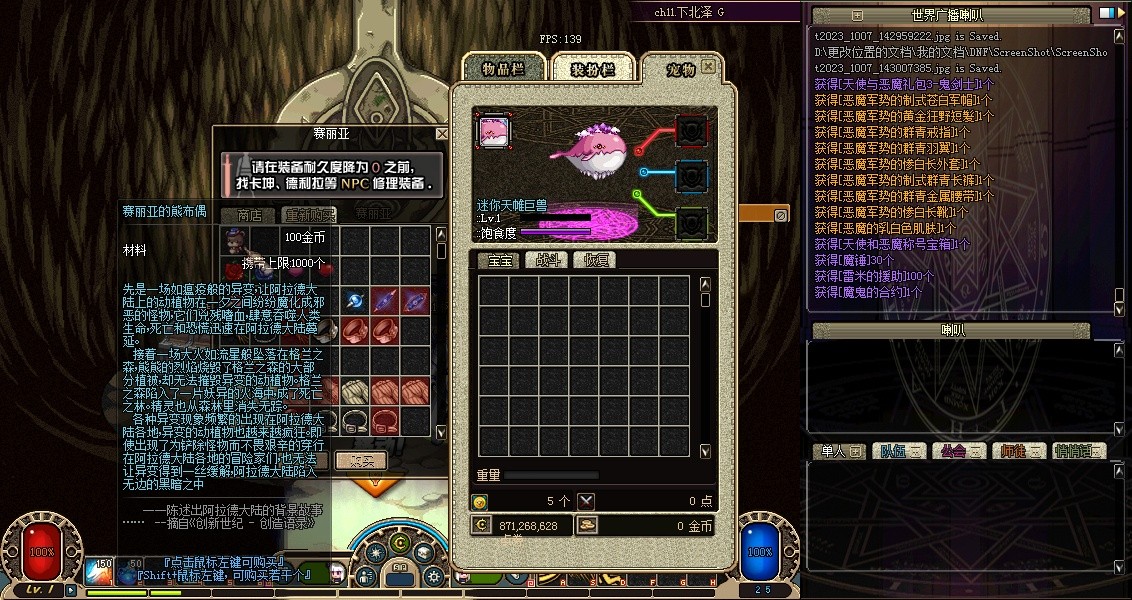
Task: Open the 装扮栏 costume tab
Action: pyautogui.click(x=591, y=68)
